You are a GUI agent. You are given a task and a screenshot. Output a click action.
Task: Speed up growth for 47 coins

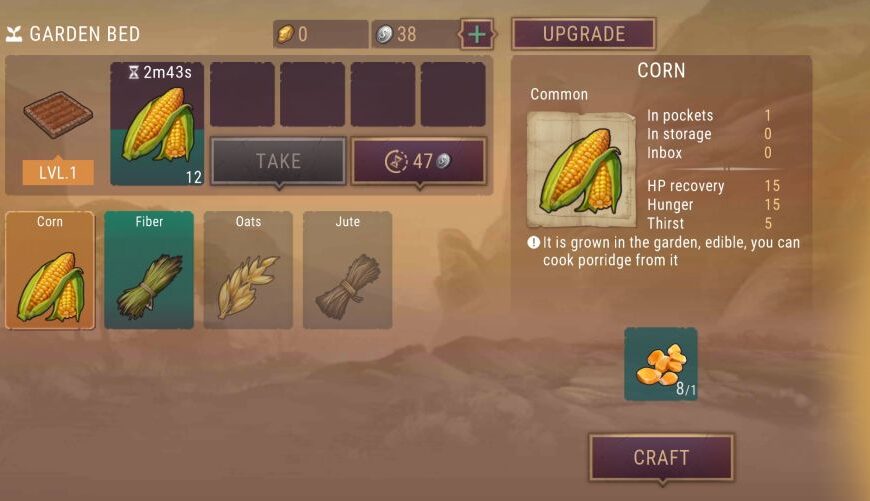(x=418, y=161)
